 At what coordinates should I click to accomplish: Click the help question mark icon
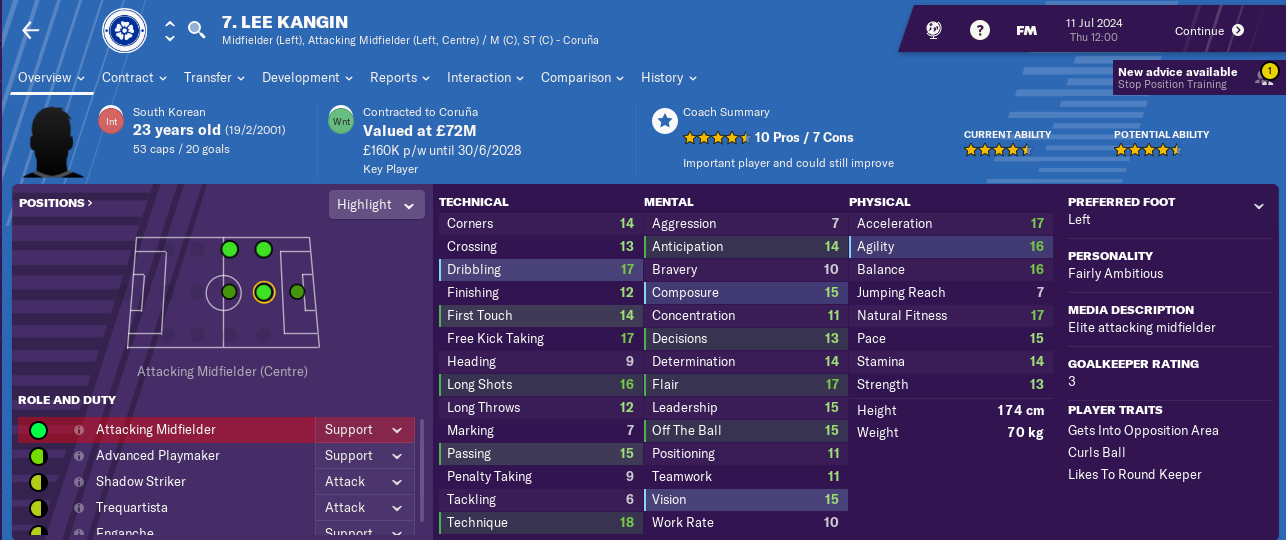(980, 30)
